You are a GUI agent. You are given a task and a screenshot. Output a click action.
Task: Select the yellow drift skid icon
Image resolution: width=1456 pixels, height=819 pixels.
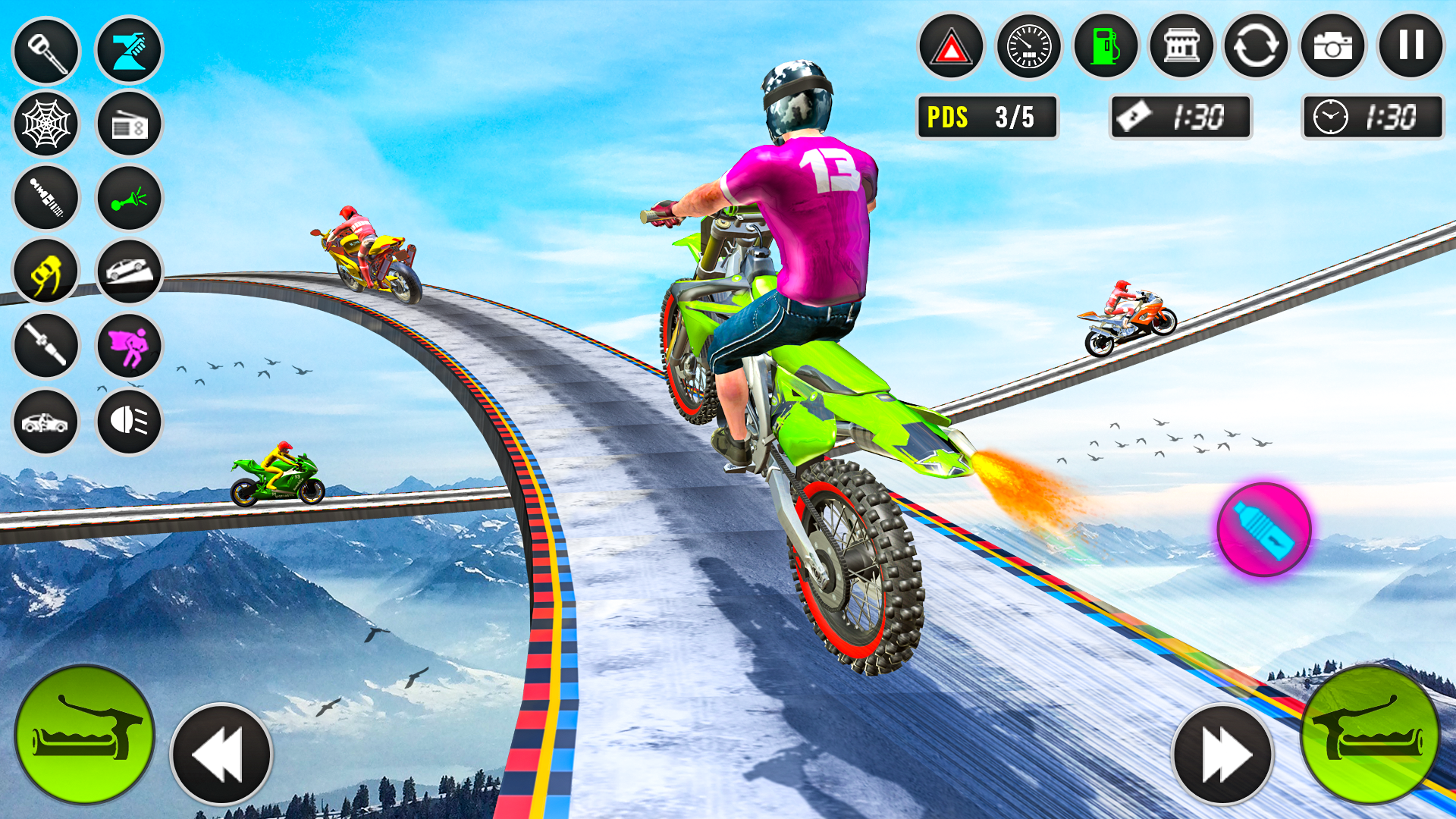[x=45, y=271]
